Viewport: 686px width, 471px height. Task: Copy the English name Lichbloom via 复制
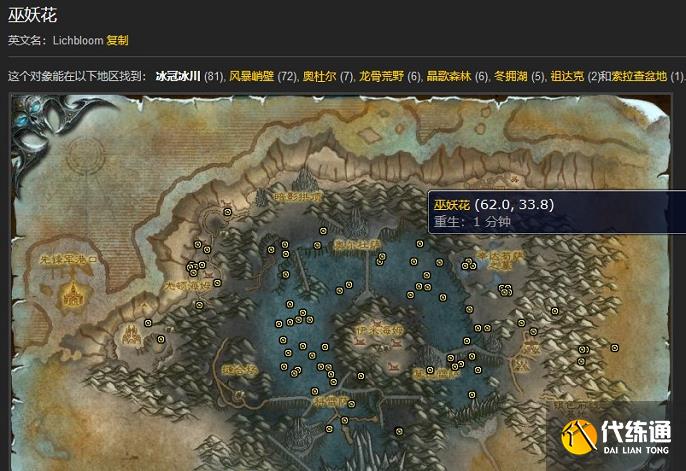coord(117,41)
